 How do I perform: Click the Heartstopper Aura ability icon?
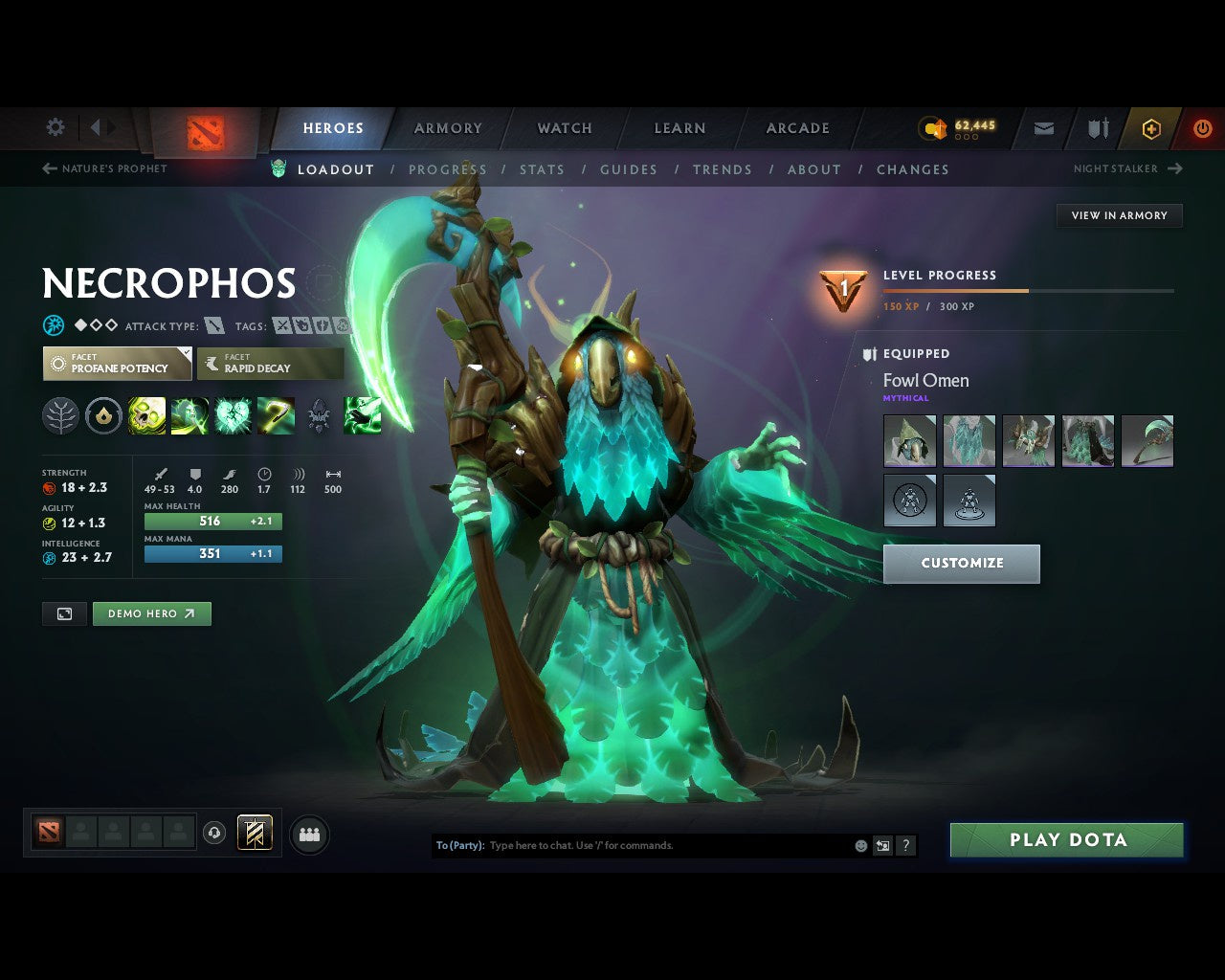click(x=234, y=415)
